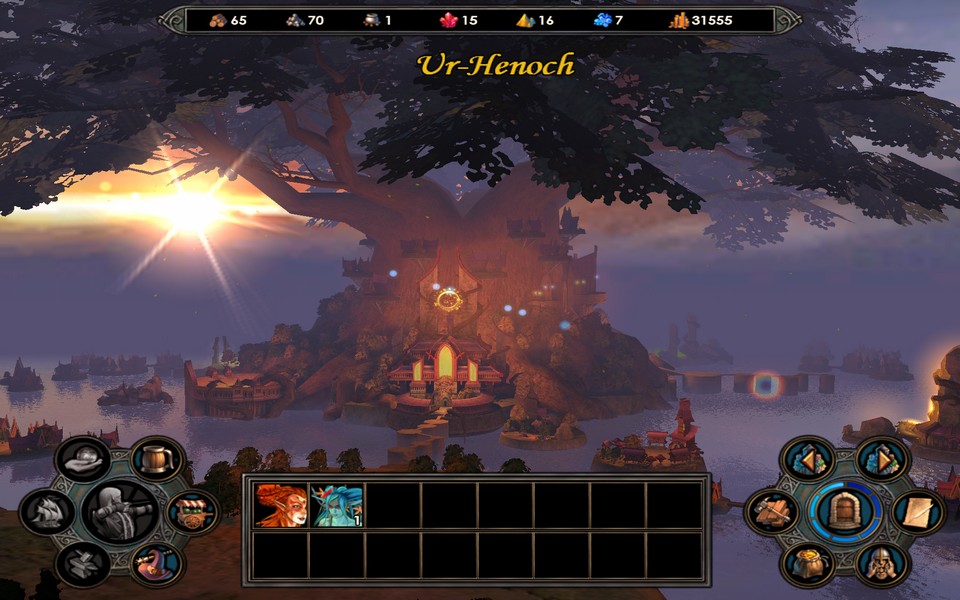Screen dimensions: 960x600
Task: Open the mage guild wizard hat icon
Action: coord(156,562)
